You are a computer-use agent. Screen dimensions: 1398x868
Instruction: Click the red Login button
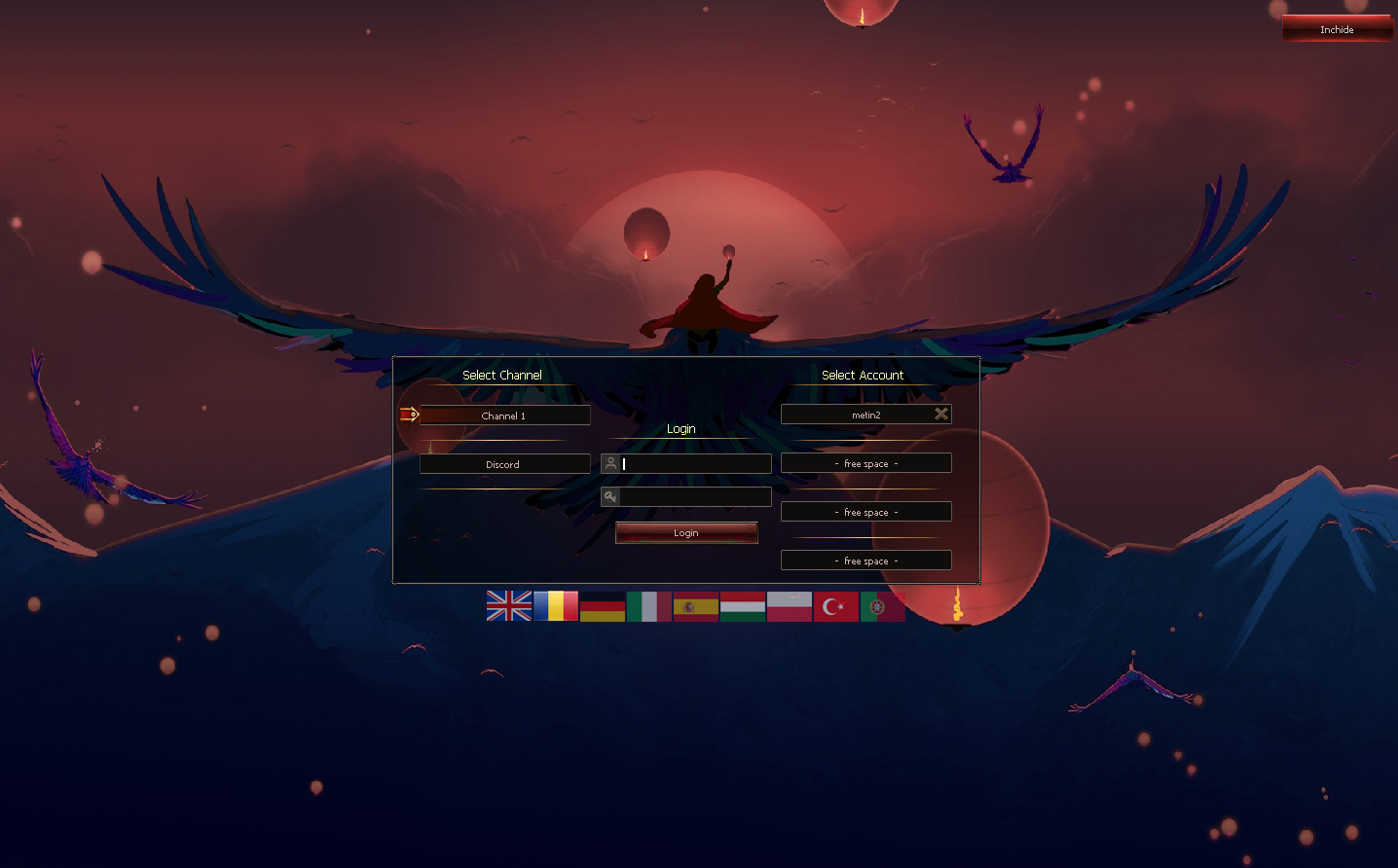(686, 533)
